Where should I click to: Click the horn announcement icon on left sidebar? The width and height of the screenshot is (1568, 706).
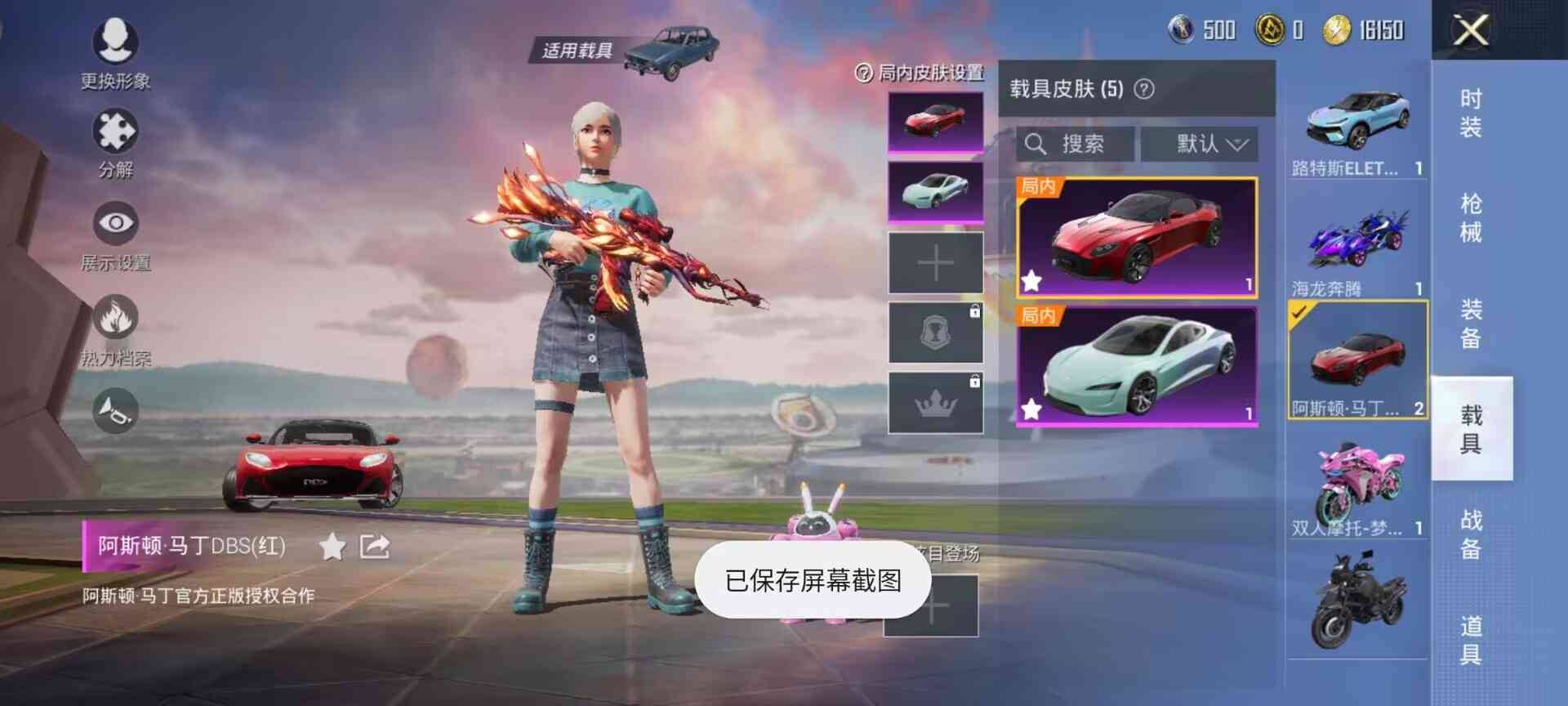[x=114, y=411]
